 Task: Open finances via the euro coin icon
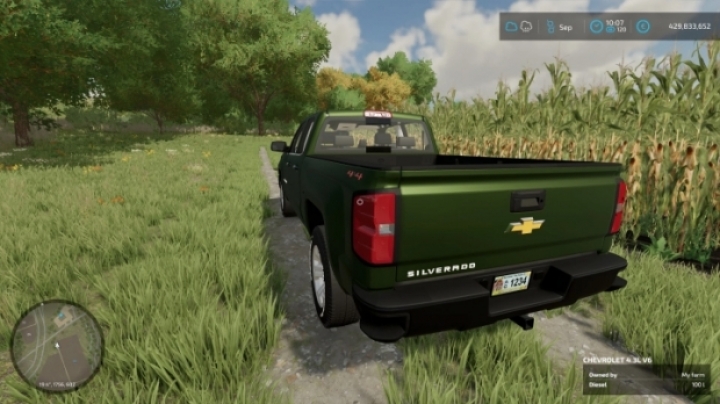[642, 26]
